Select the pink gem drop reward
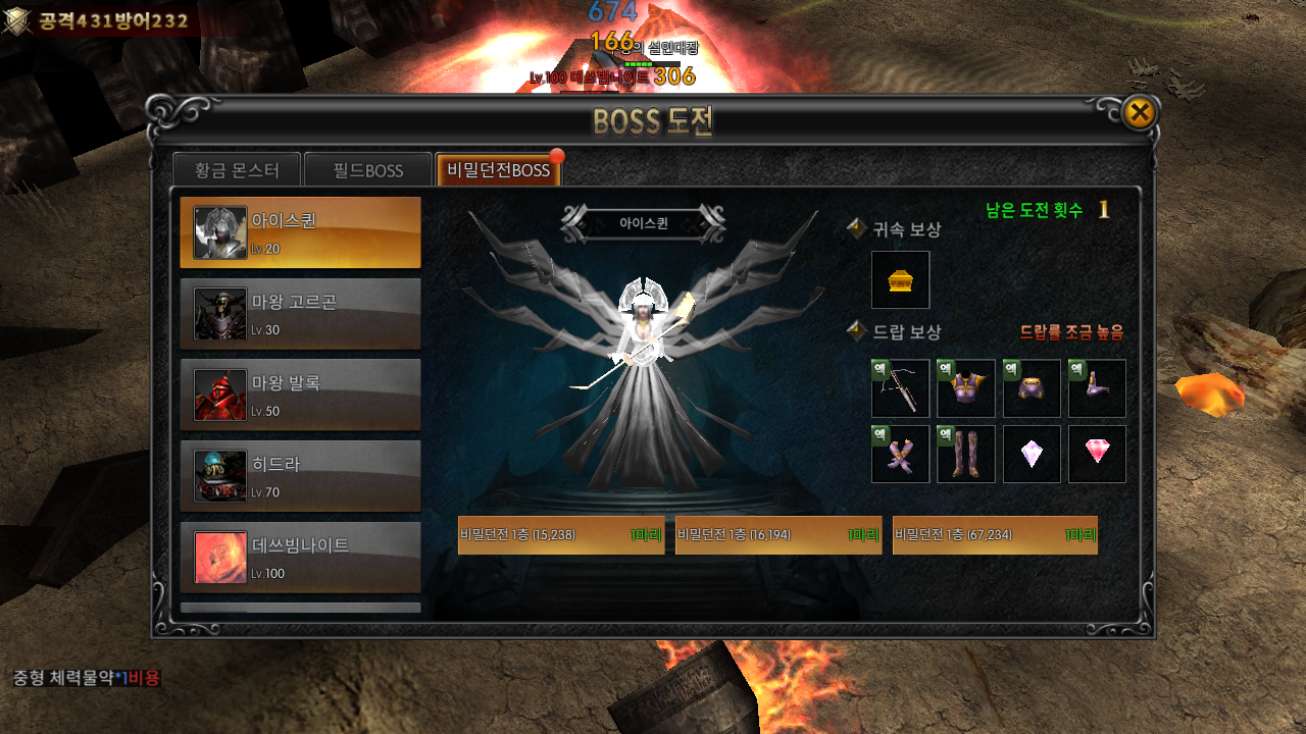1306x734 pixels. 1097,454
